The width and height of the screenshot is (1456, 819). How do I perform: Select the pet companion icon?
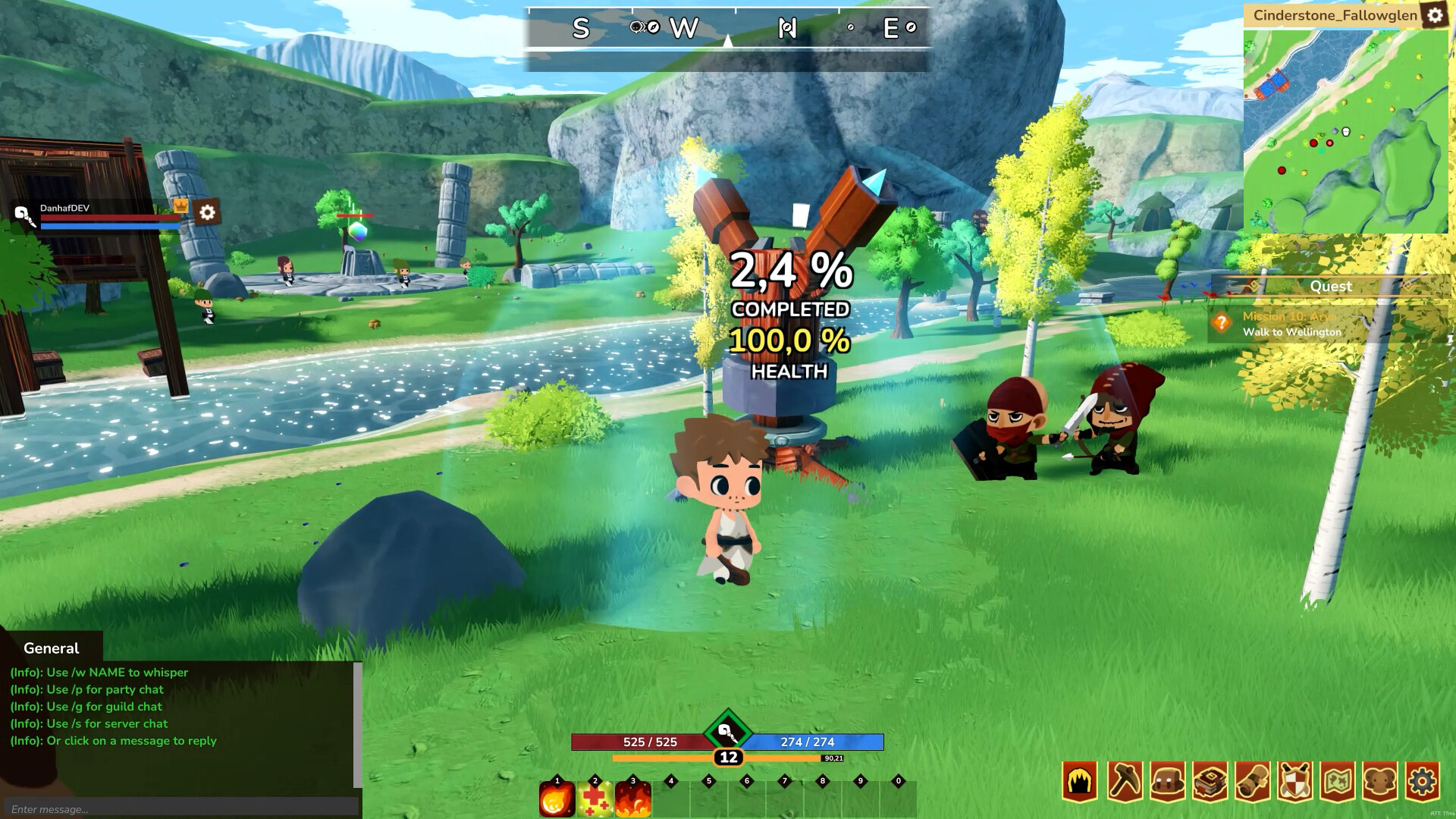pyautogui.click(x=1379, y=780)
